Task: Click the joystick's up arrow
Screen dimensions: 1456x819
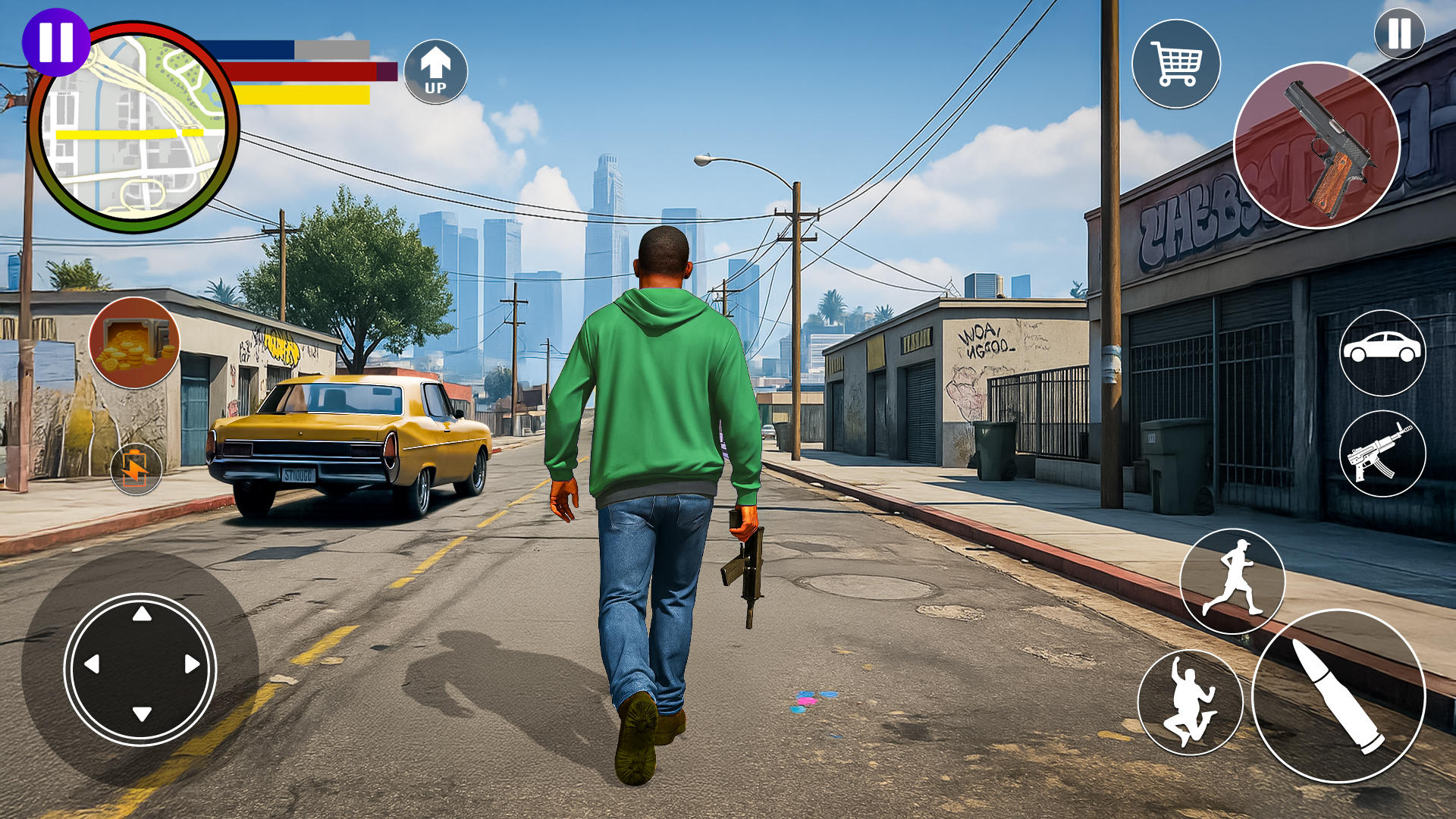Action: click(x=142, y=613)
